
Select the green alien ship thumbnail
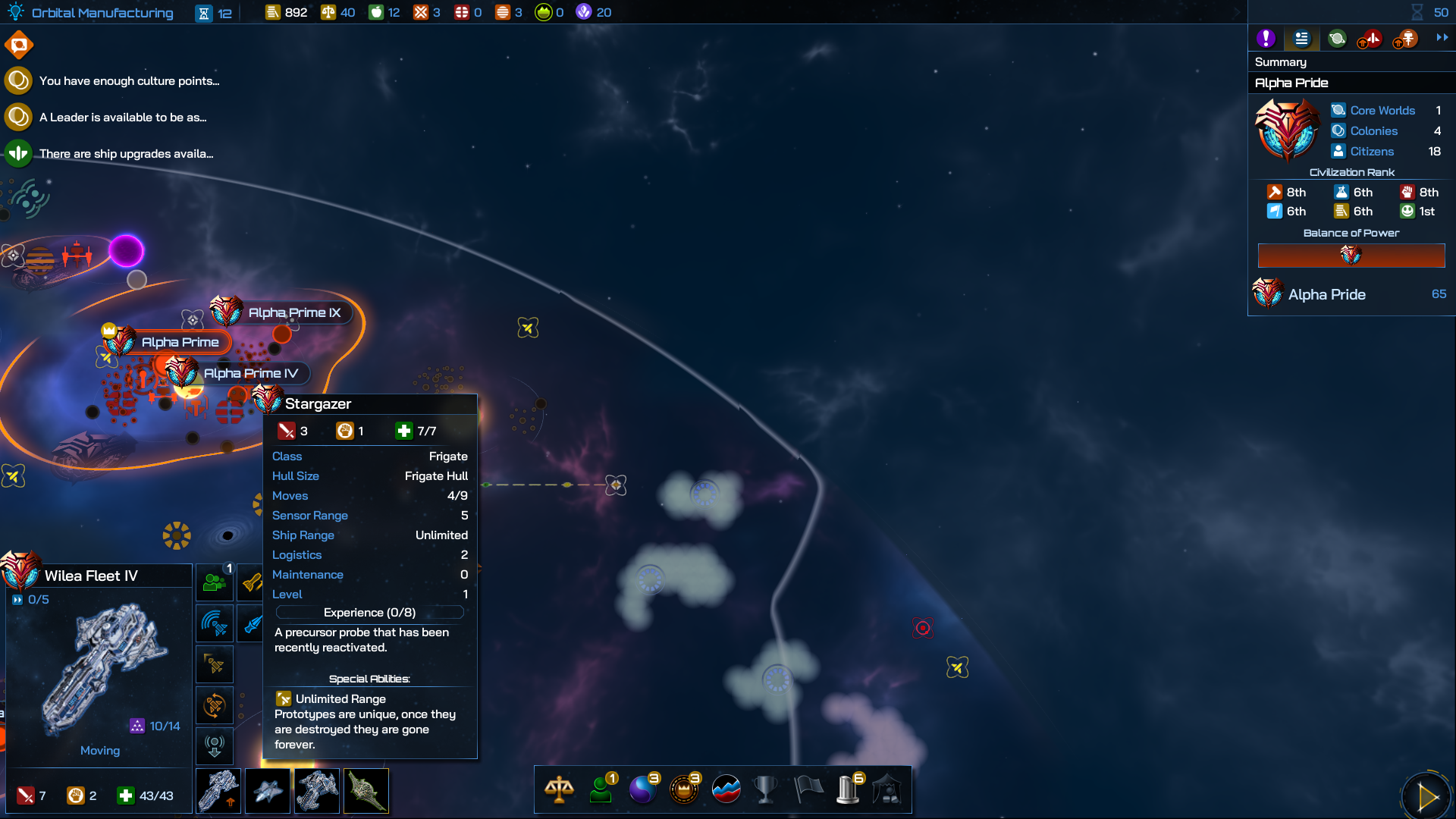coord(366,791)
